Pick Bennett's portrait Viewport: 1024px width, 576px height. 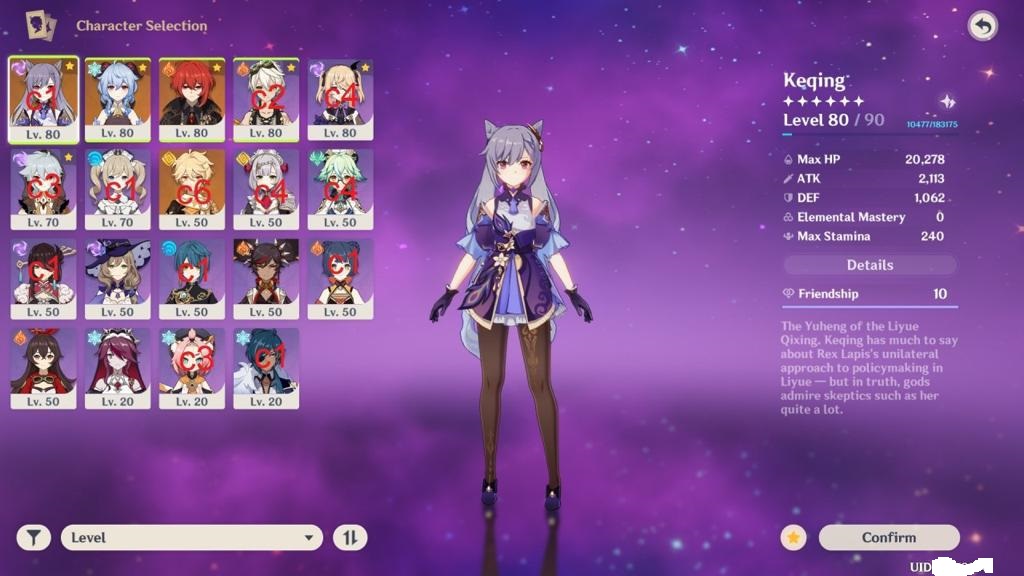[x=266, y=97]
